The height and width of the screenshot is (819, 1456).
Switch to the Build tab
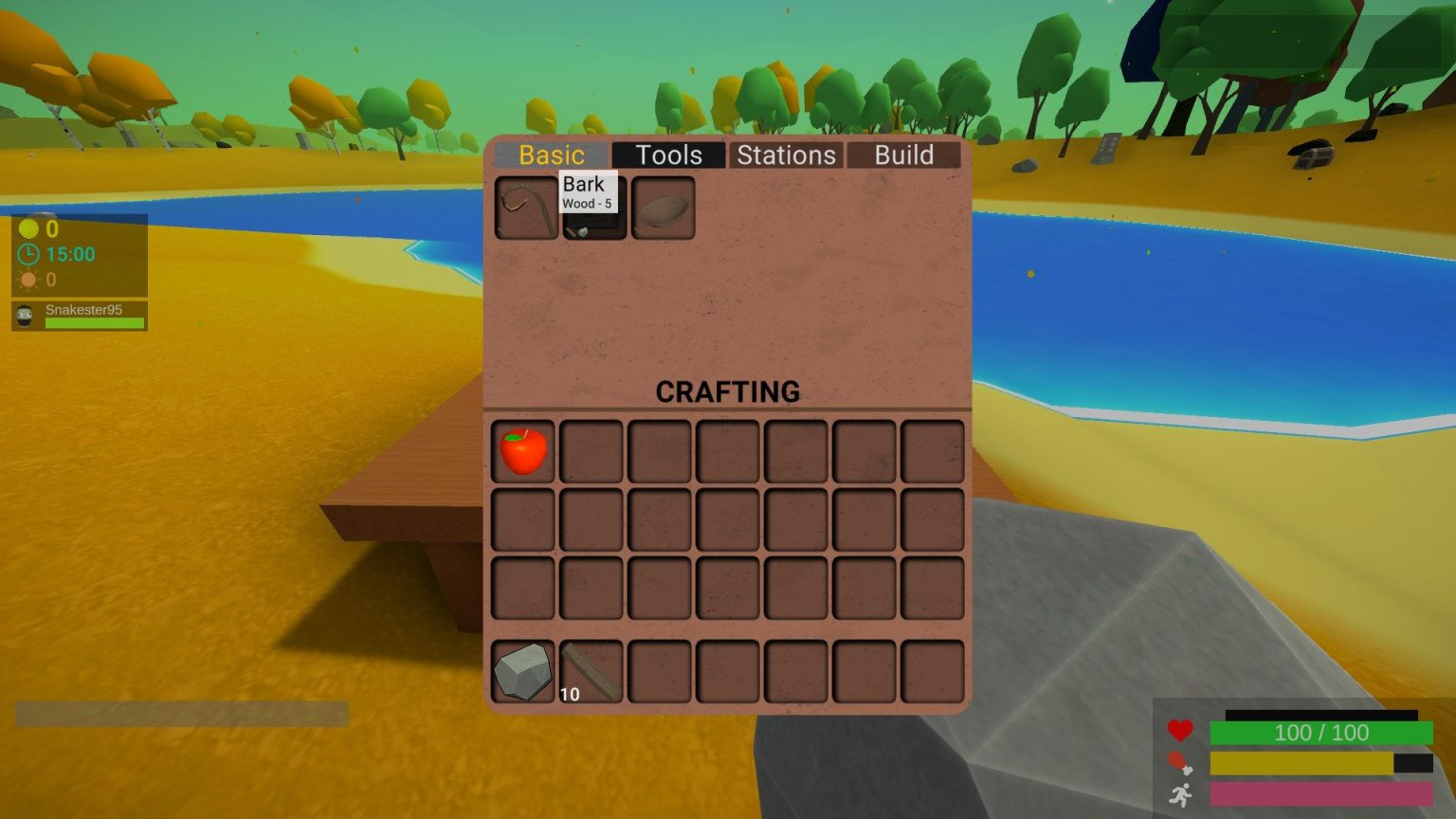[x=902, y=155]
